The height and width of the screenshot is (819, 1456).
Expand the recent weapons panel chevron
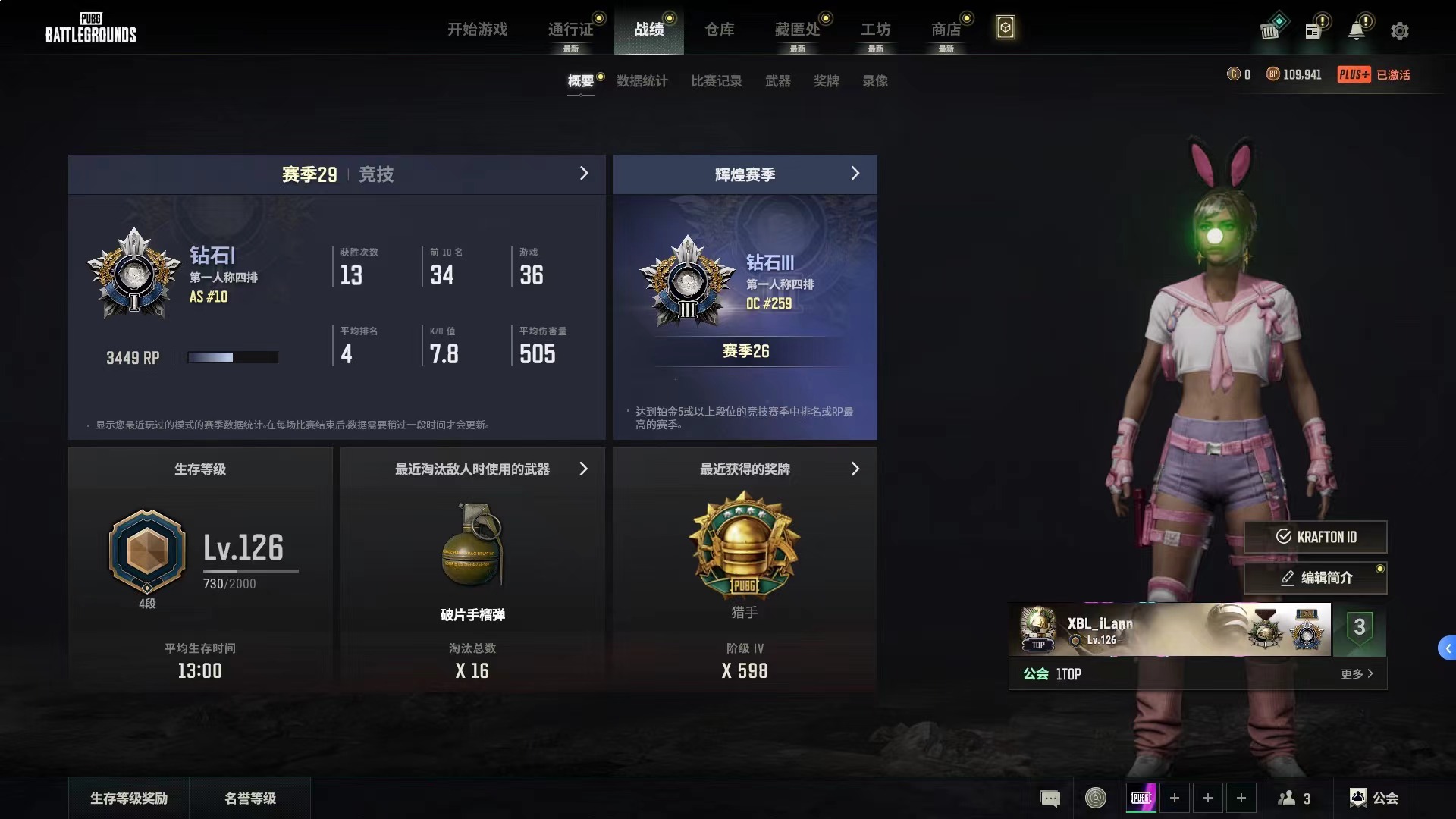[x=584, y=469]
